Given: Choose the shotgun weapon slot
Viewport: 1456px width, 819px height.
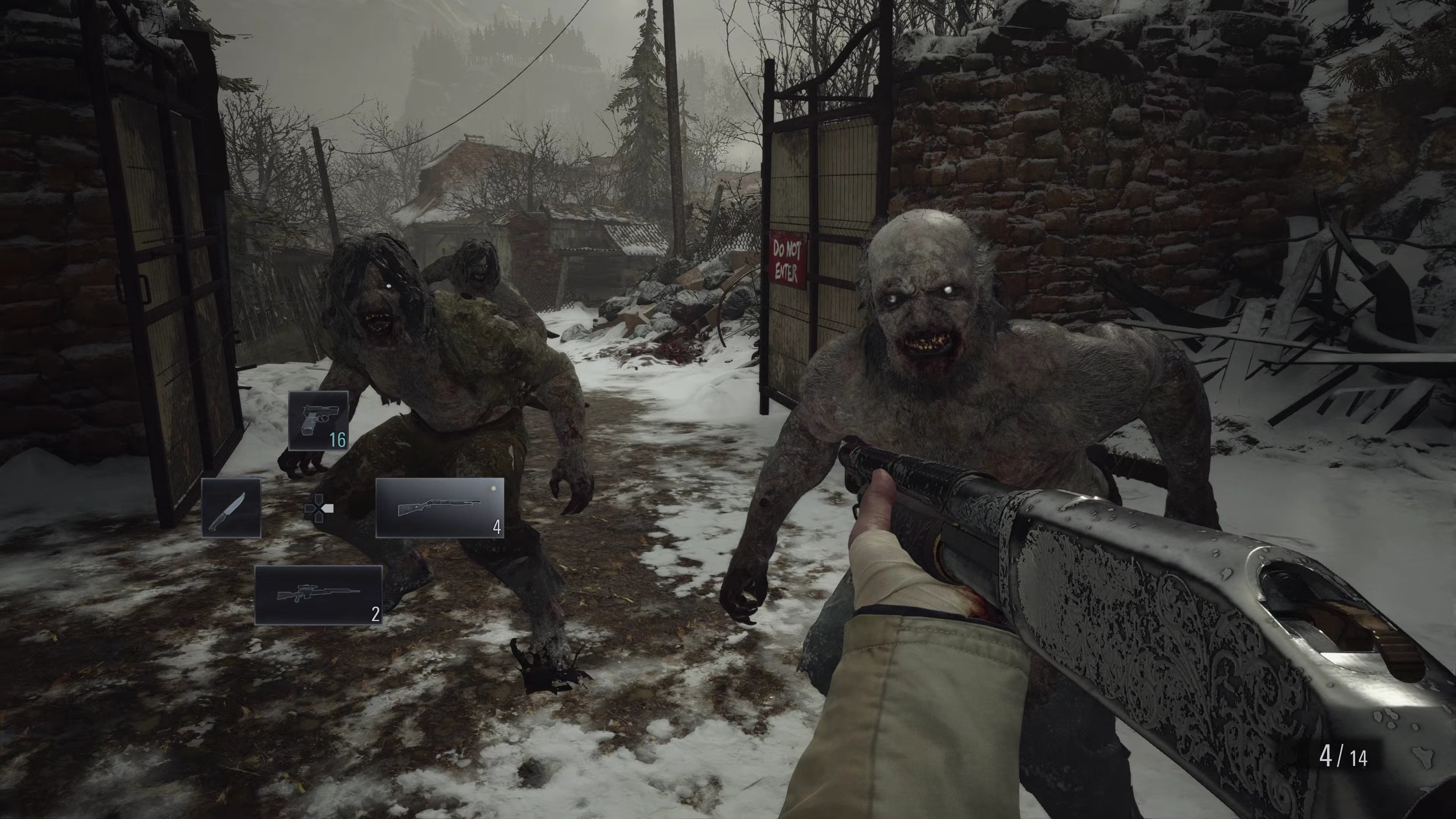Looking at the screenshot, I should point(440,508).
